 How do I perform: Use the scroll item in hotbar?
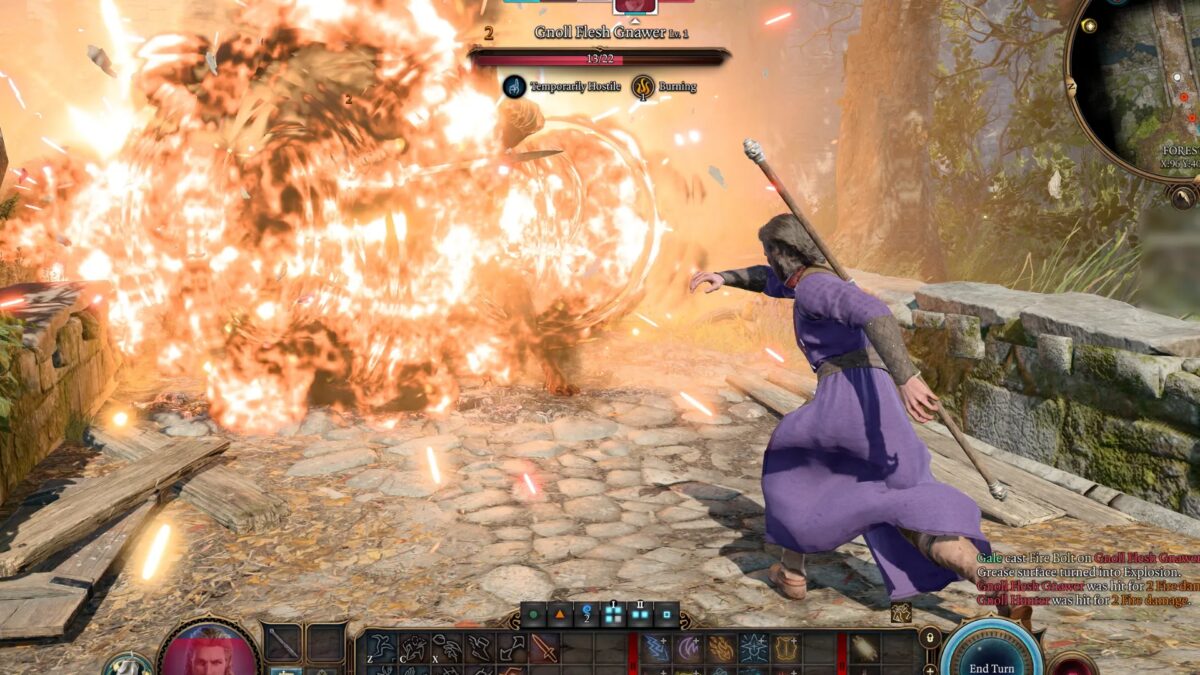(x=865, y=648)
